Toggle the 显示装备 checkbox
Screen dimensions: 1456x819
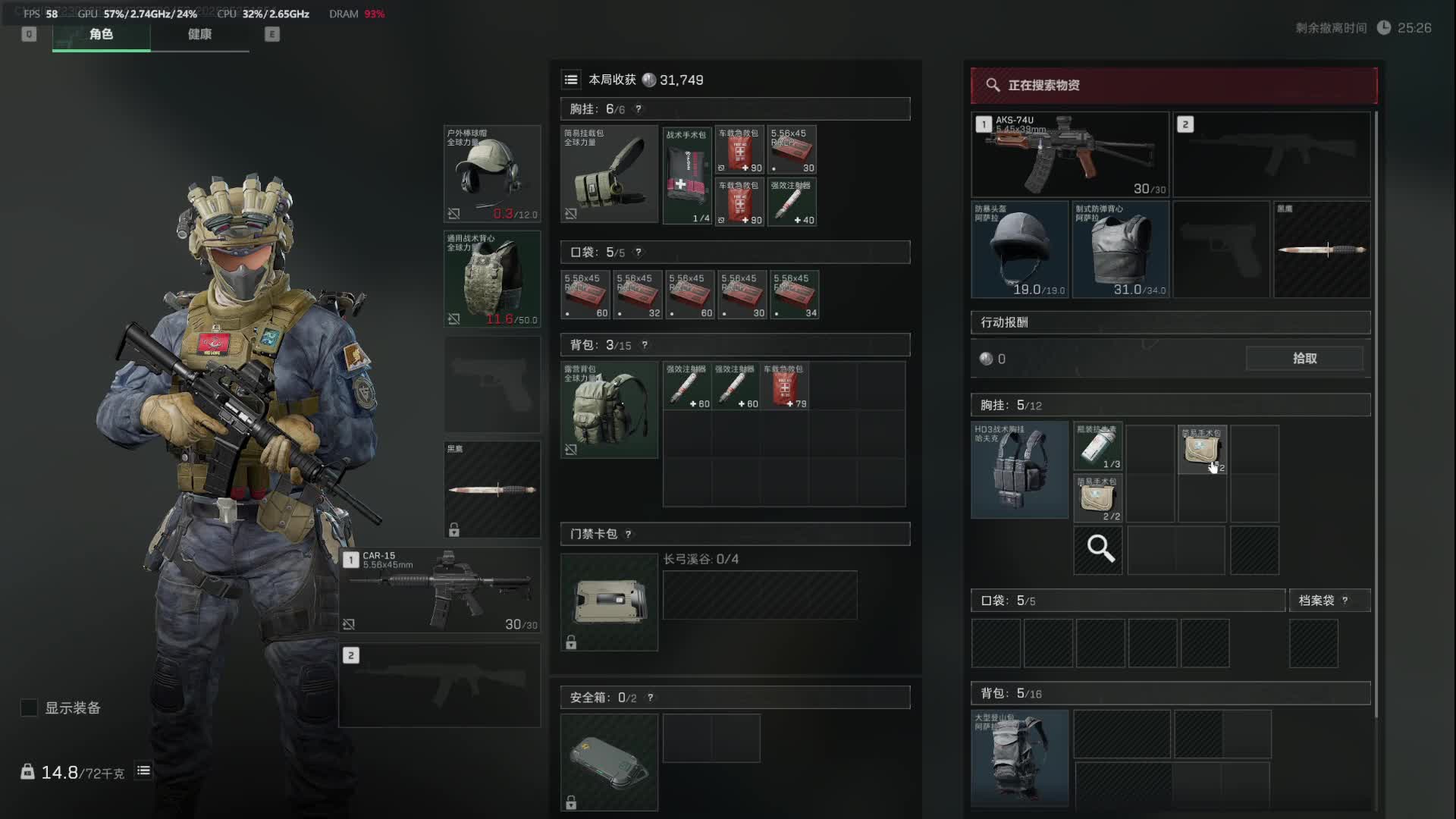pyautogui.click(x=29, y=708)
